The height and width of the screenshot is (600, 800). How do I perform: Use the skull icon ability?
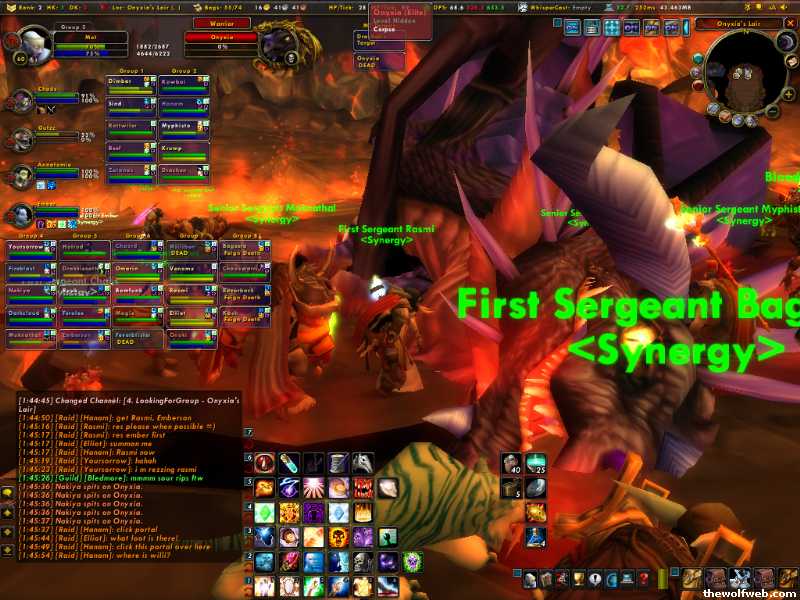point(339,536)
